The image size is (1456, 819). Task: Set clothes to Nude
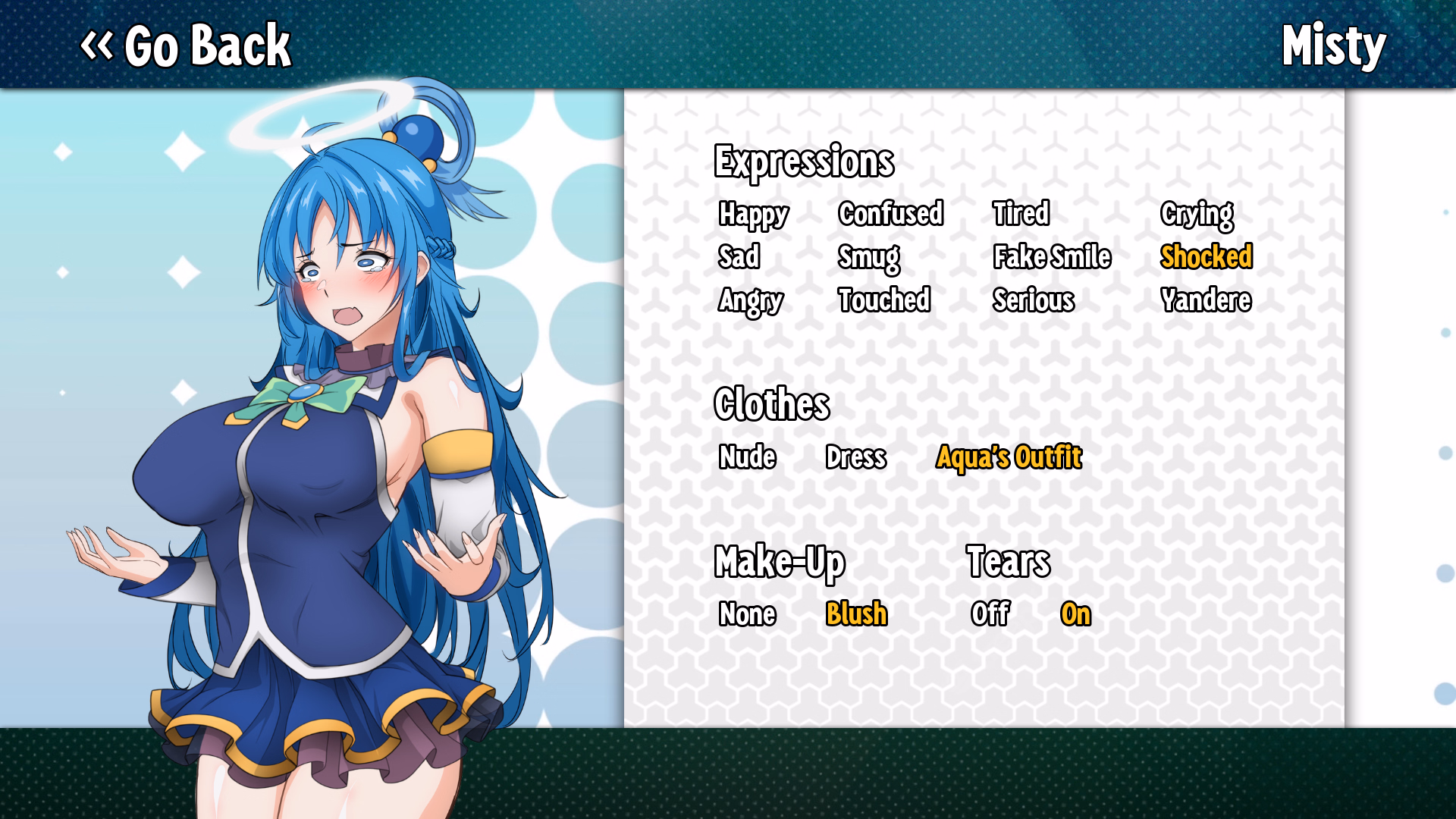pyautogui.click(x=747, y=458)
